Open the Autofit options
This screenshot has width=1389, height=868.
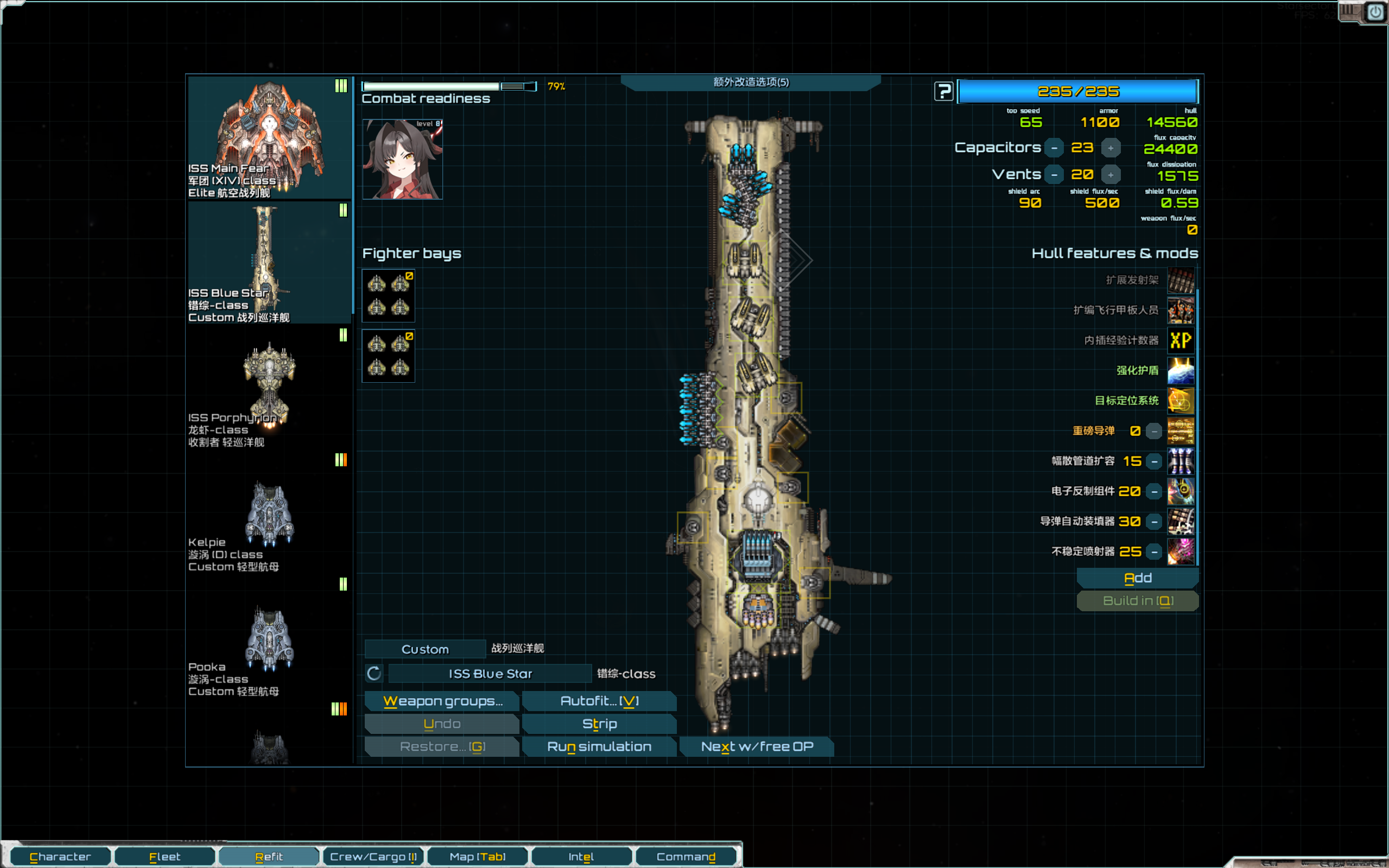pyautogui.click(x=599, y=701)
